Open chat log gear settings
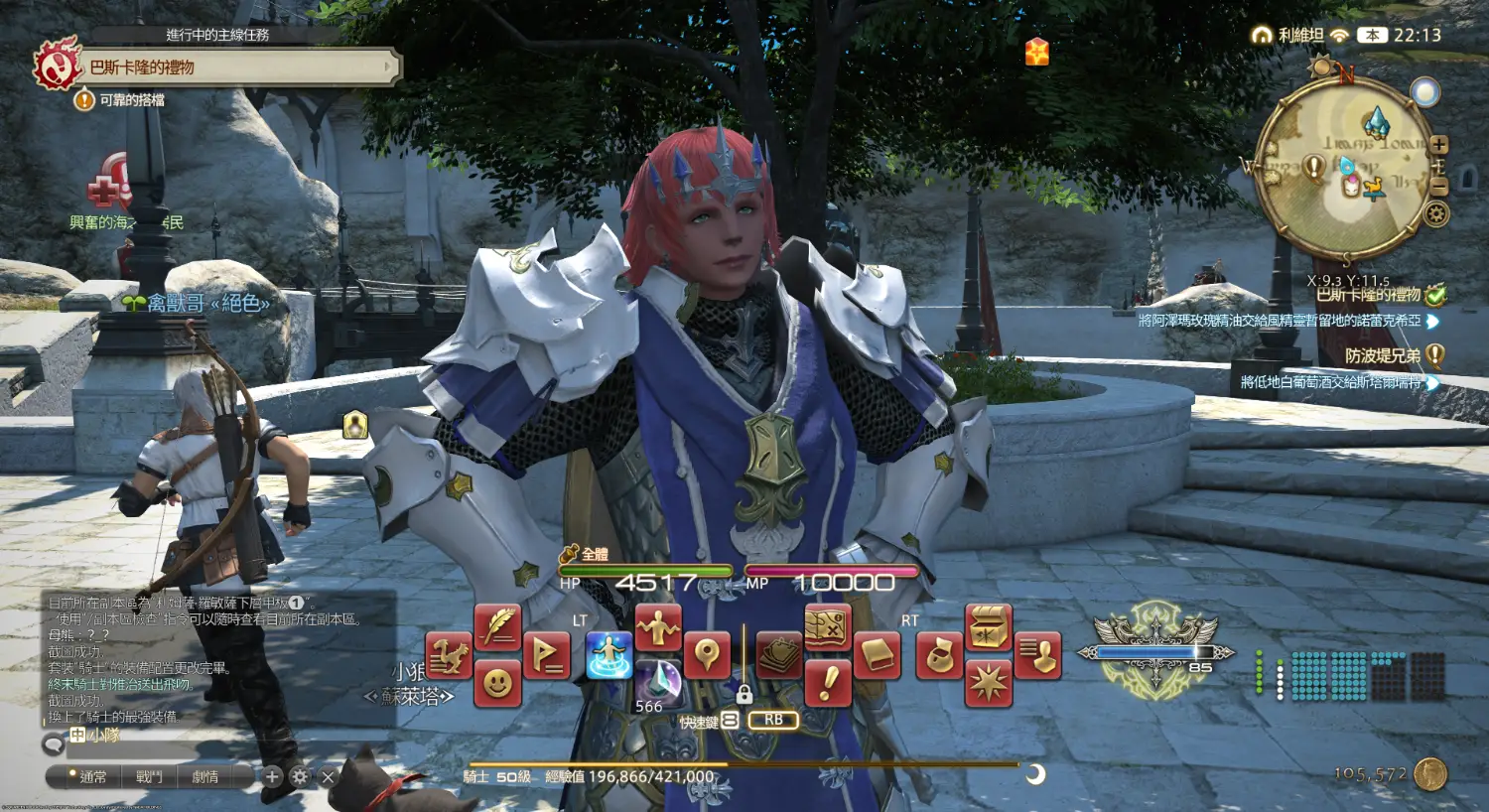 300,776
